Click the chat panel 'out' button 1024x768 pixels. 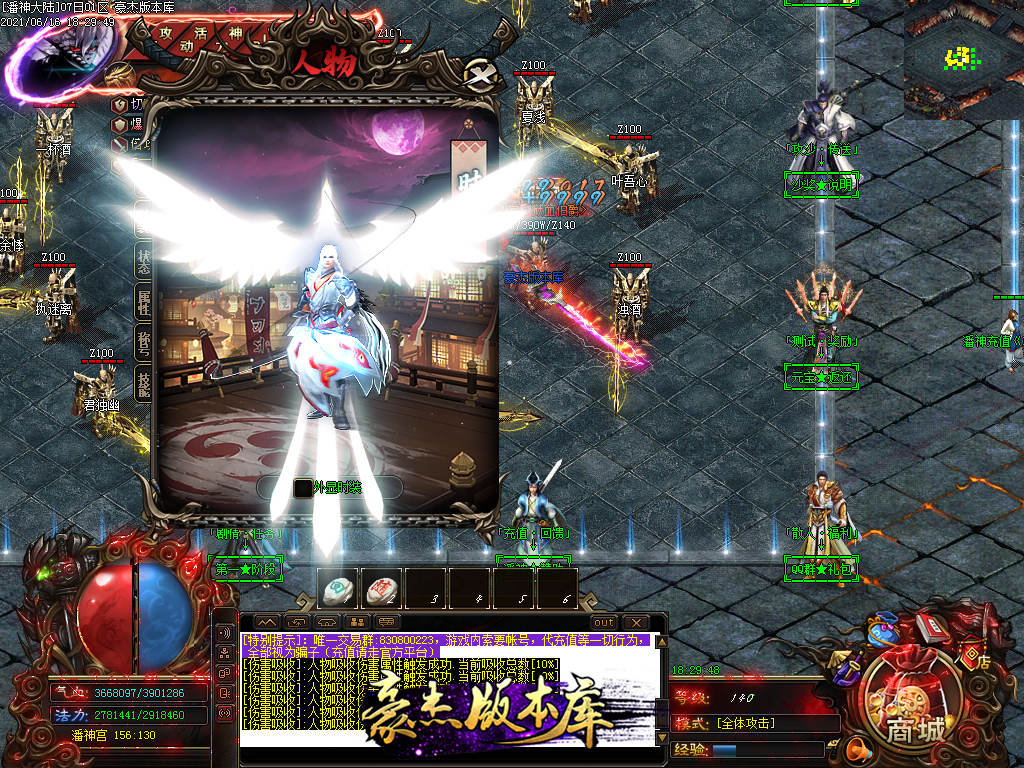pos(604,622)
